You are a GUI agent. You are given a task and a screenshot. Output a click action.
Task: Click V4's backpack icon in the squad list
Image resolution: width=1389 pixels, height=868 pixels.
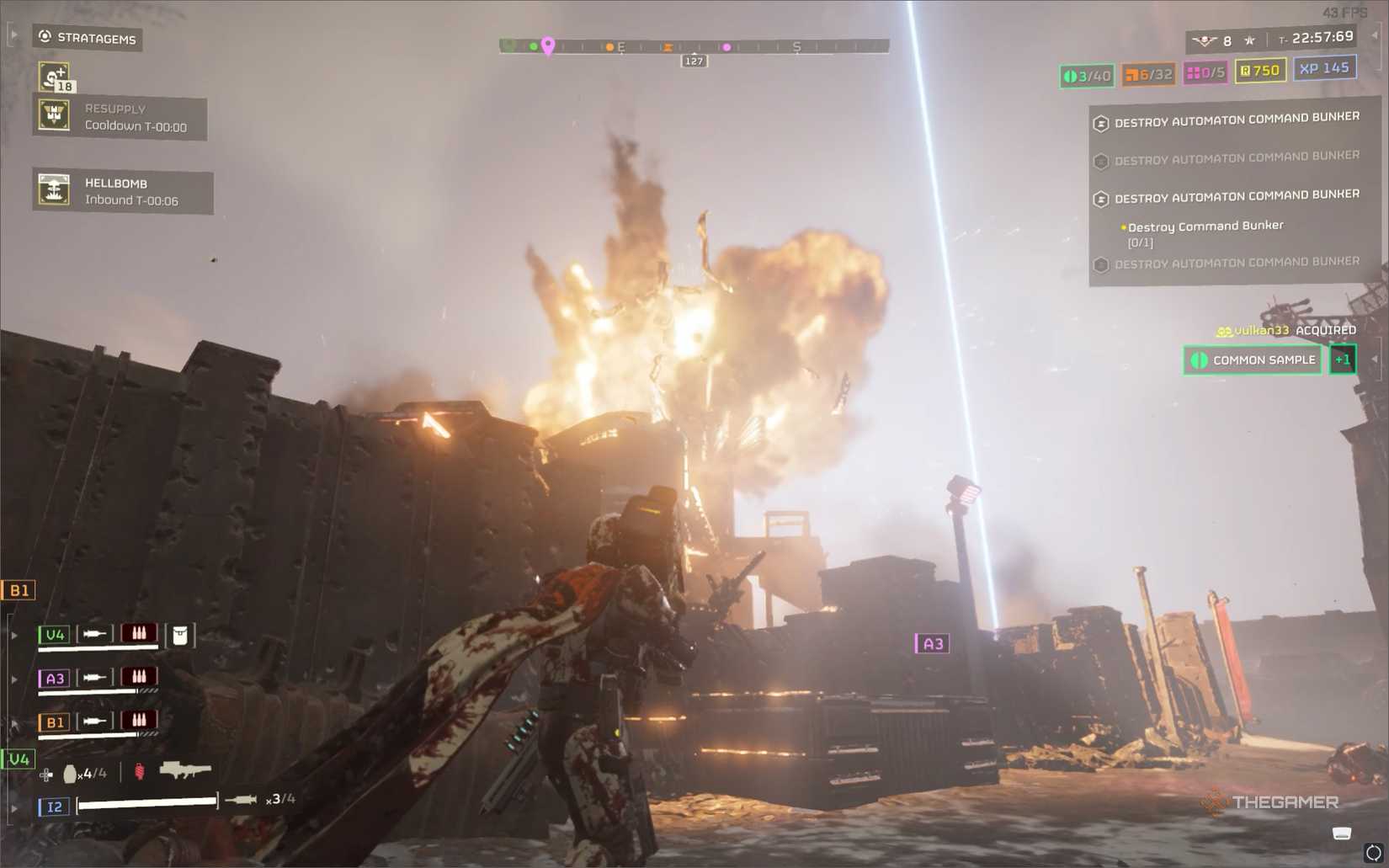181,635
